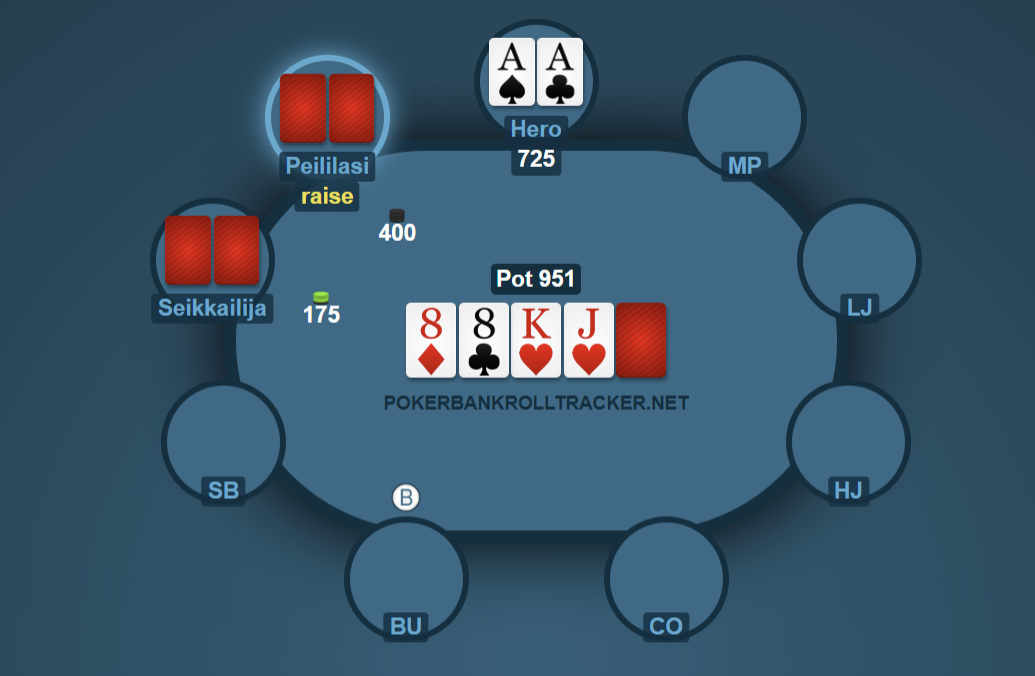
Task: Pick the eight of clubs board card
Action: (x=484, y=340)
